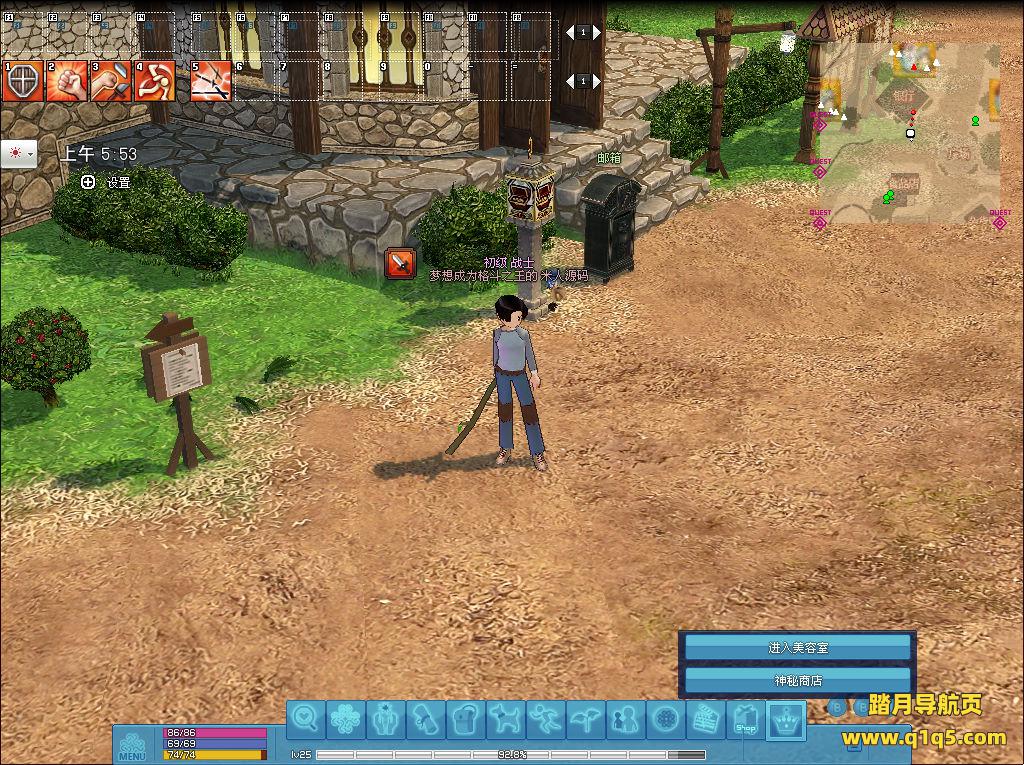Select the crown icon in bottom toolbar
Screen dimensions: 1024x765
[x=786, y=719]
